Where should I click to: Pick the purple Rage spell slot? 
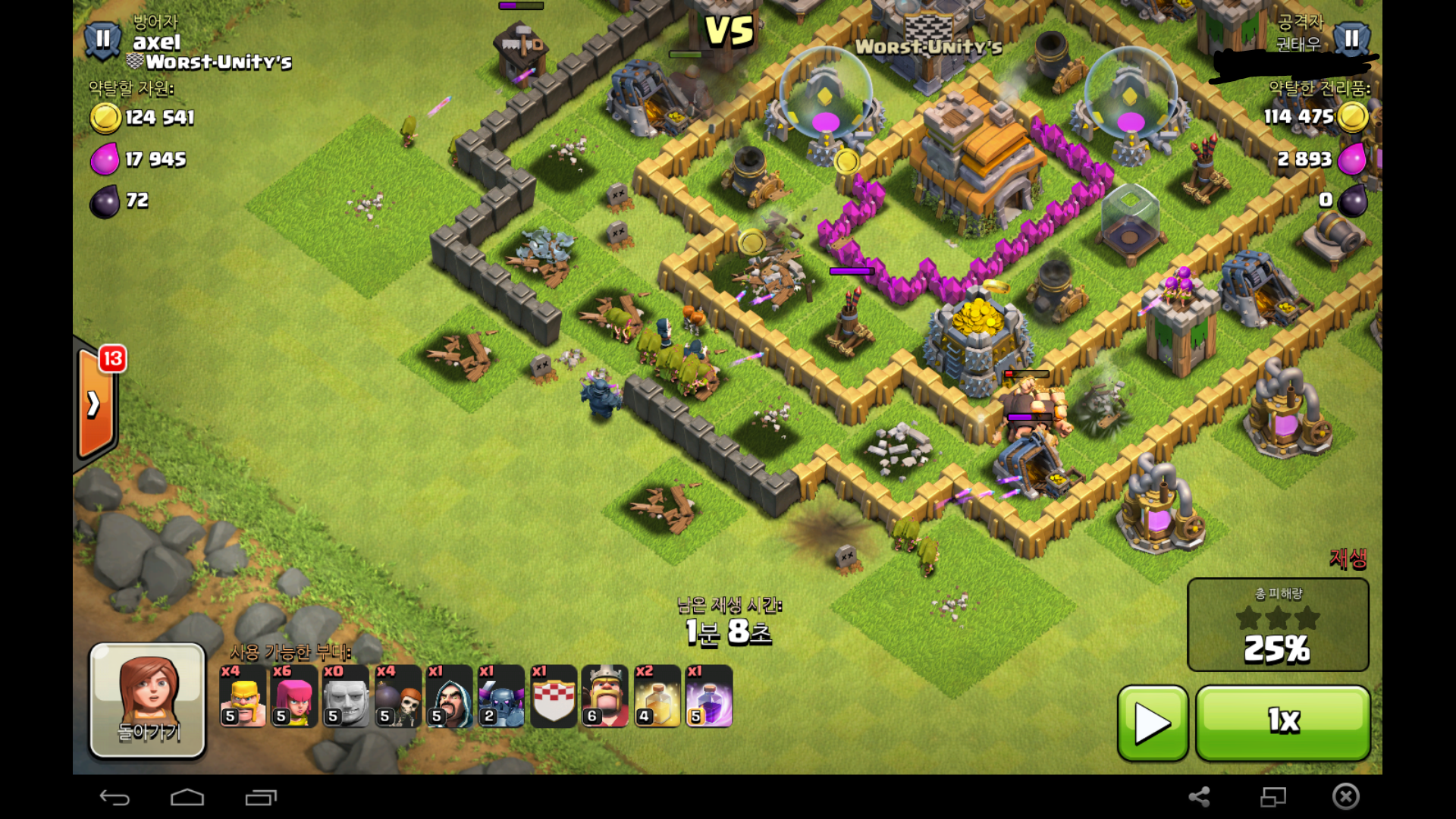point(709,697)
